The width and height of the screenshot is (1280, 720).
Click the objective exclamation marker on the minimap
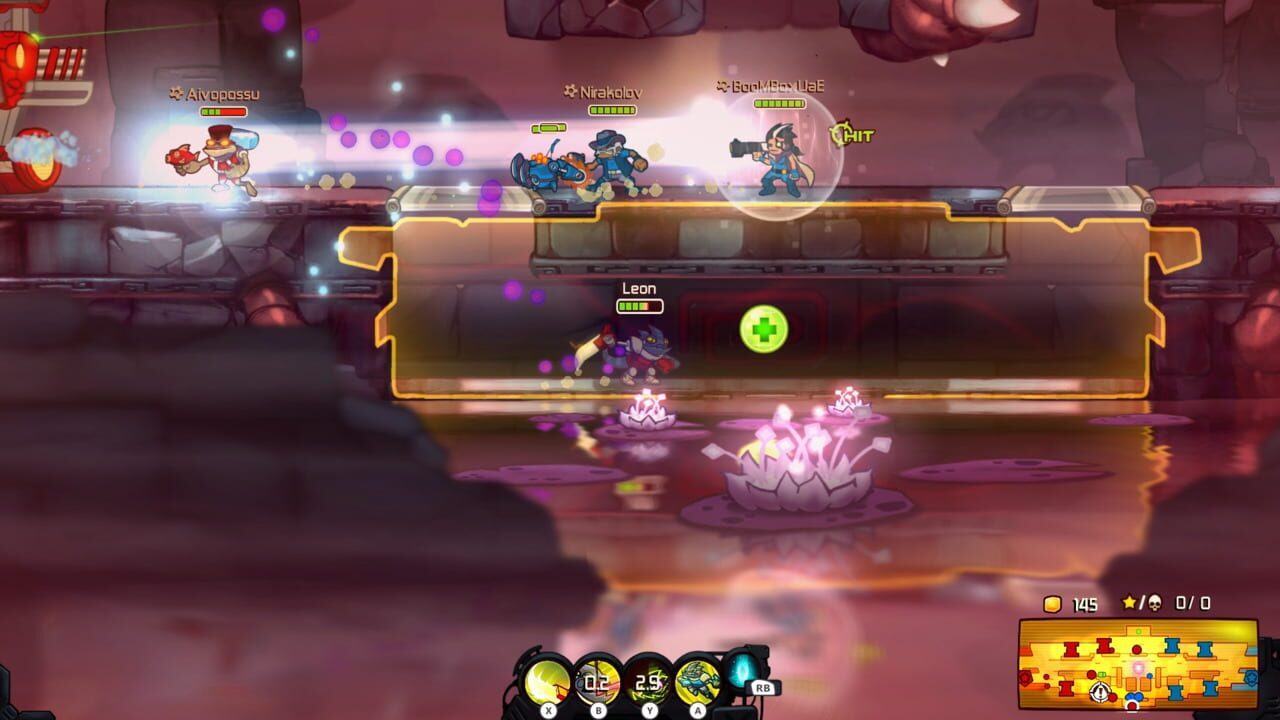(x=1100, y=691)
